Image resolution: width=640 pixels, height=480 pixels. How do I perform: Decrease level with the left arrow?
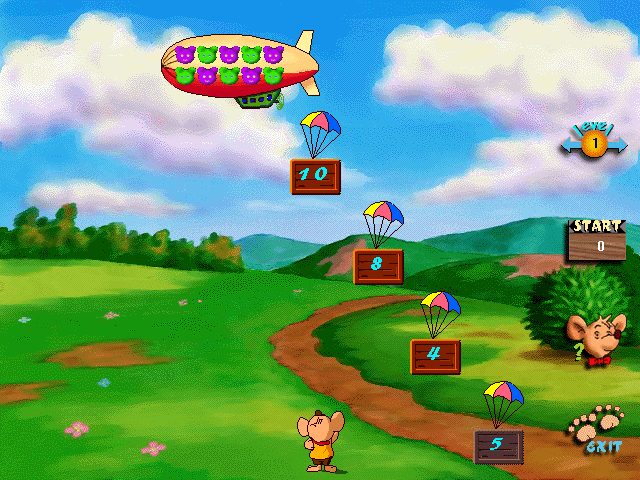[x=569, y=146]
